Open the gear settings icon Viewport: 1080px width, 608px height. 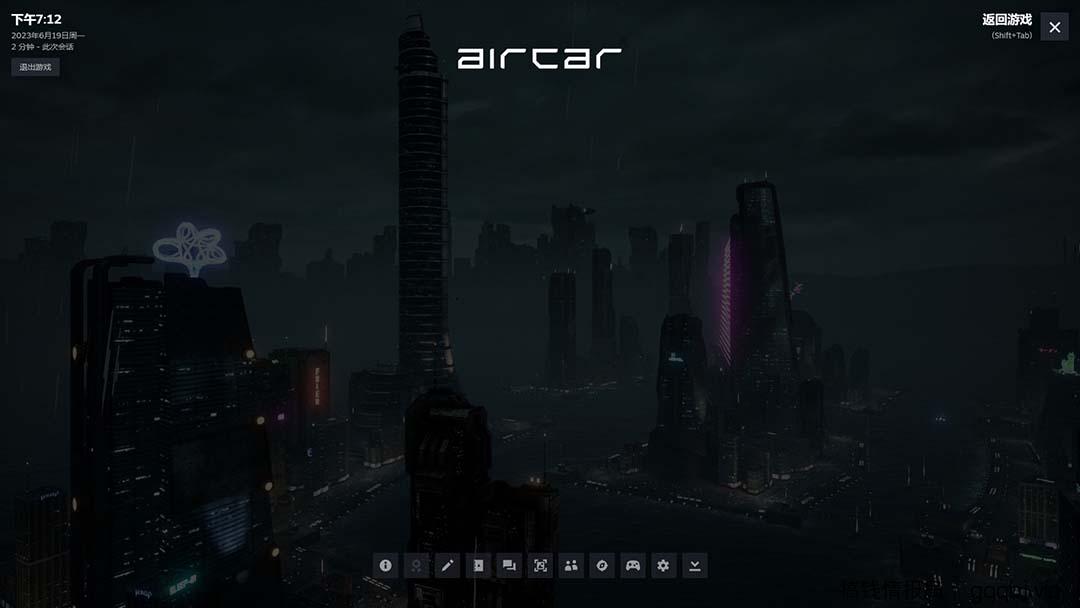coord(663,565)
